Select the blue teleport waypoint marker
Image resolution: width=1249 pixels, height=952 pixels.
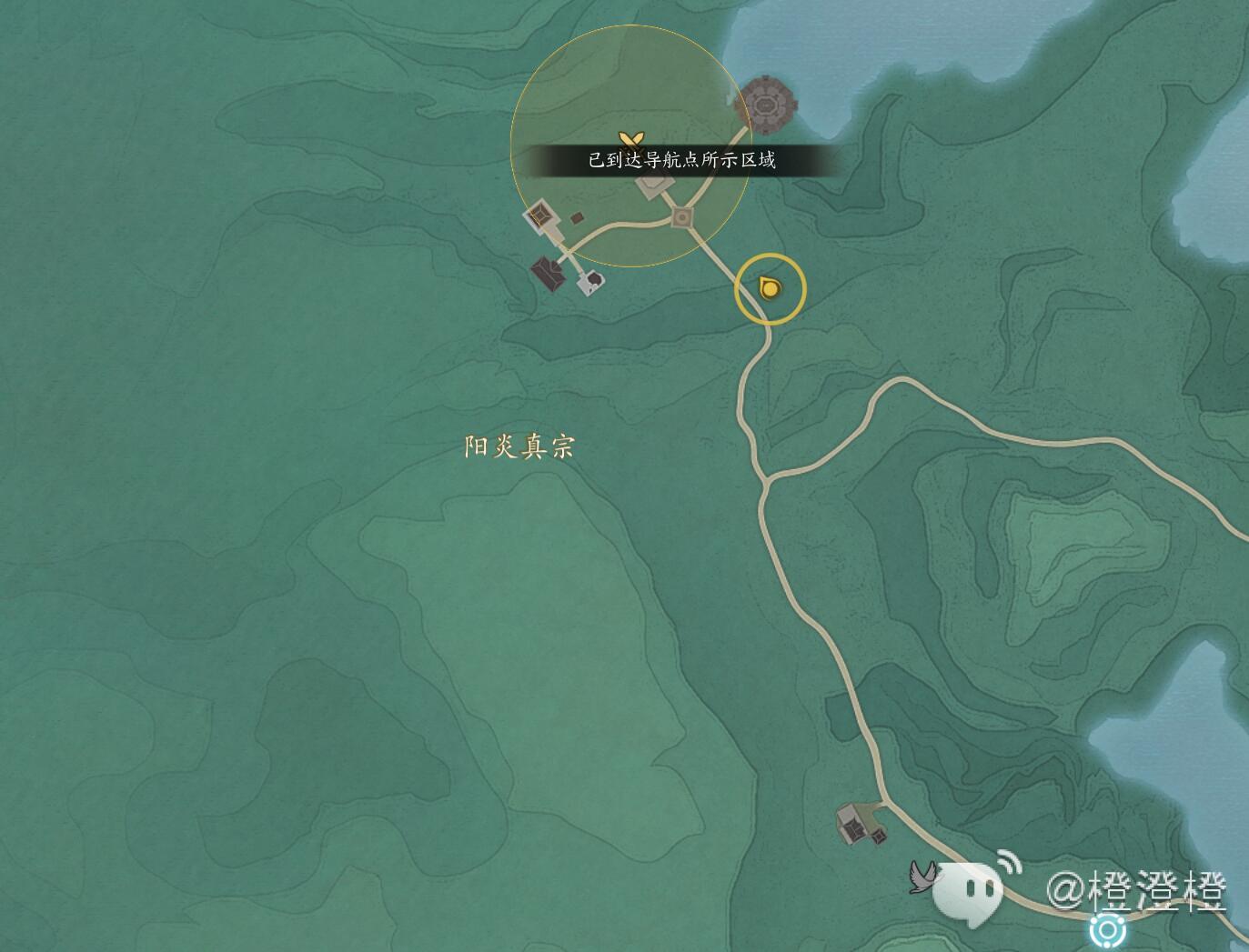point(1107,931)
